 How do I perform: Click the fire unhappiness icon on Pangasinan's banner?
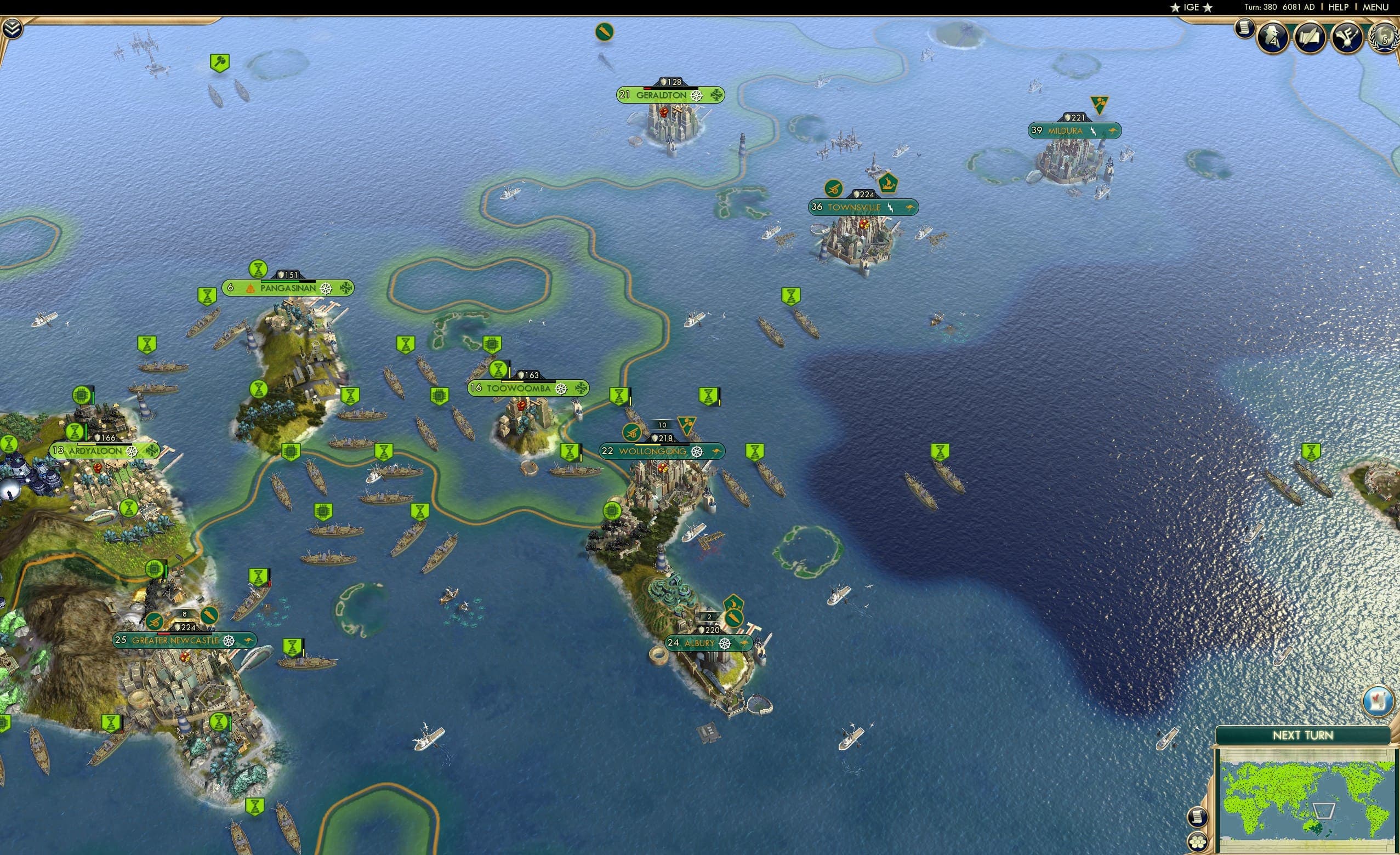[251, 290]
